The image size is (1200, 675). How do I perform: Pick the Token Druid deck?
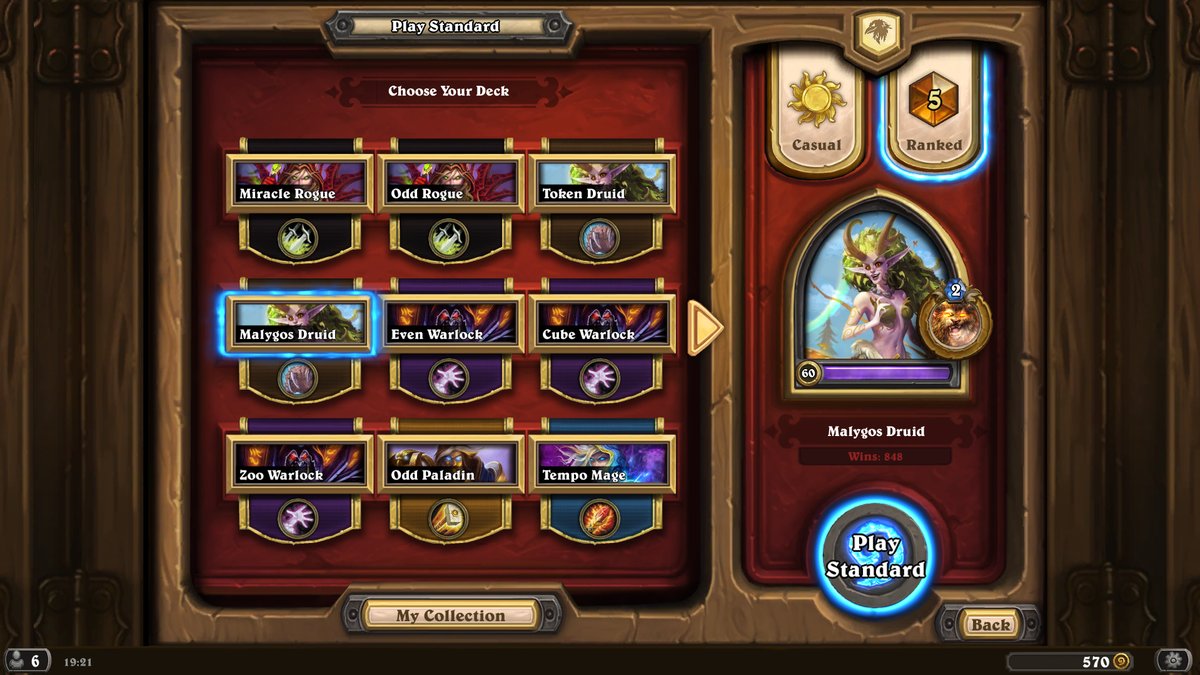[602, 183]
